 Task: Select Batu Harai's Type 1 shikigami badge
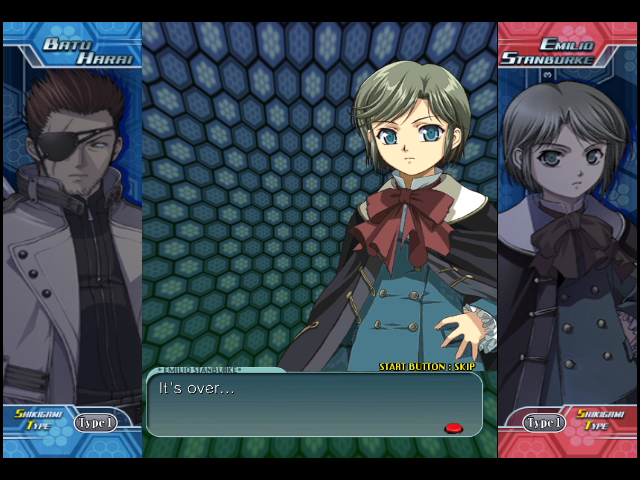pyautogui.click(x=96, y=422)
